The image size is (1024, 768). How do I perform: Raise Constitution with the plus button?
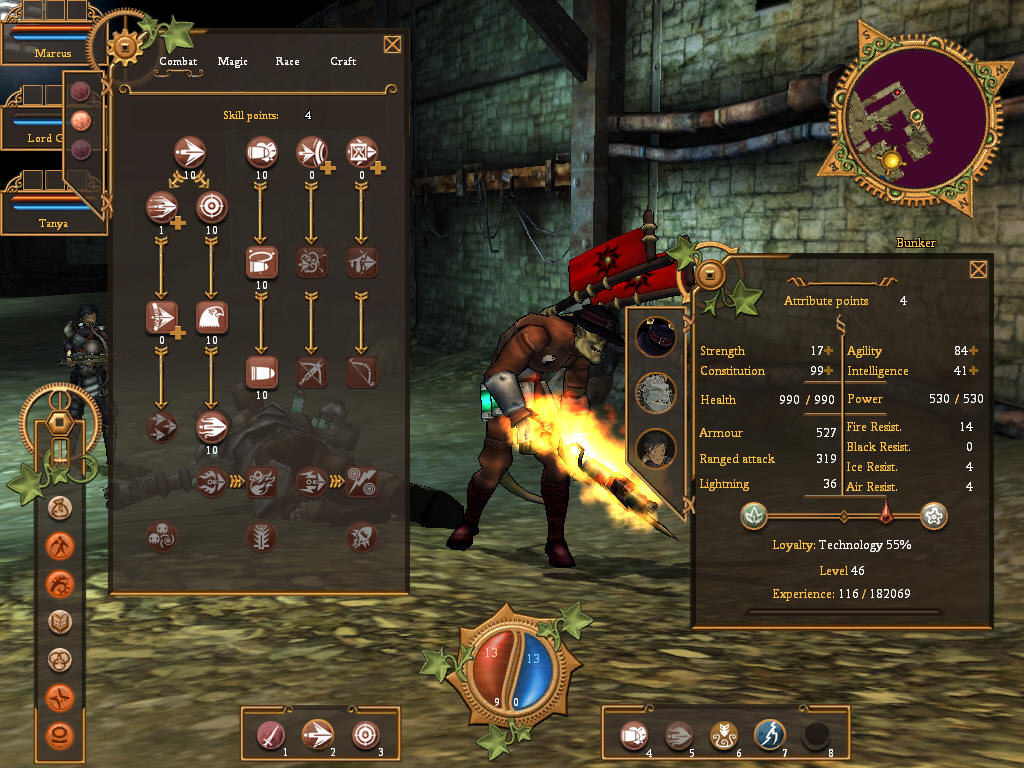tap(829, 371)
